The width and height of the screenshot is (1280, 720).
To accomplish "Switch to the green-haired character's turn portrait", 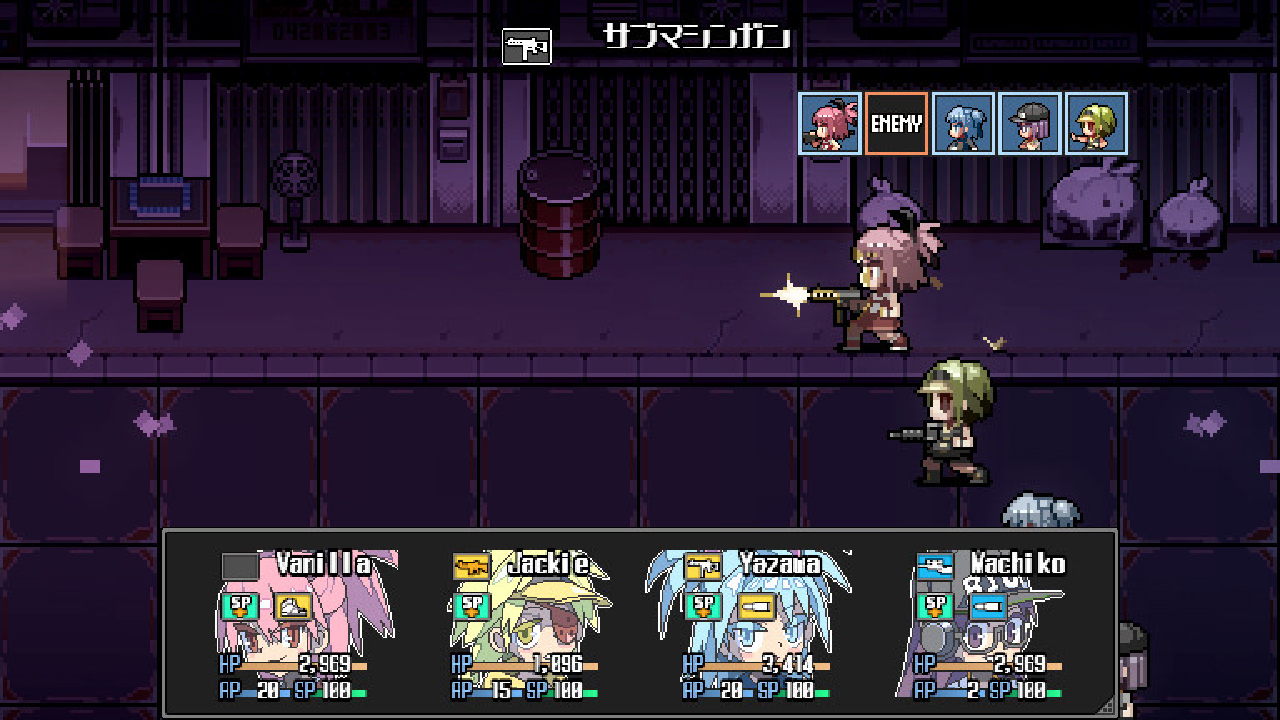I will tap(1096, 123).
